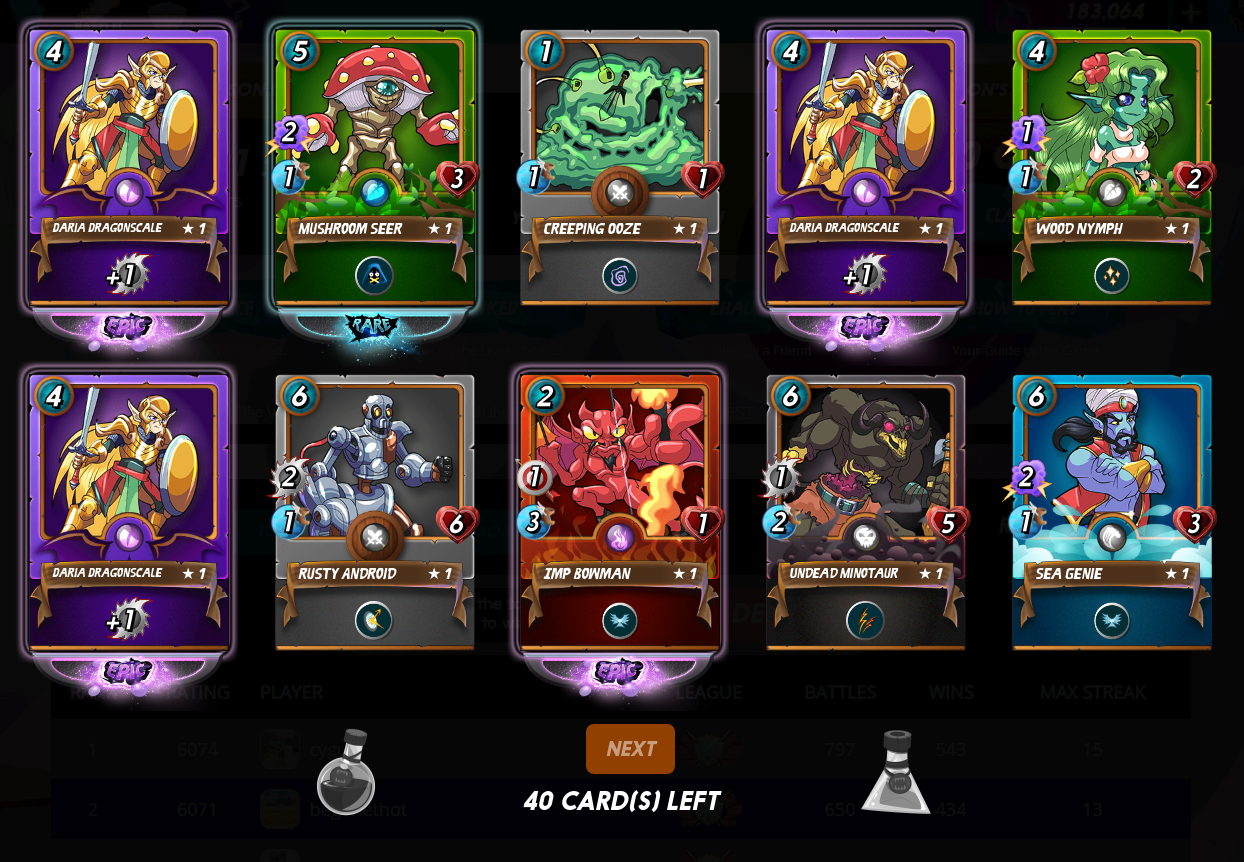The image size is (1244, 862).
Task: Select the Sea Genie card
Action: 1111,512
